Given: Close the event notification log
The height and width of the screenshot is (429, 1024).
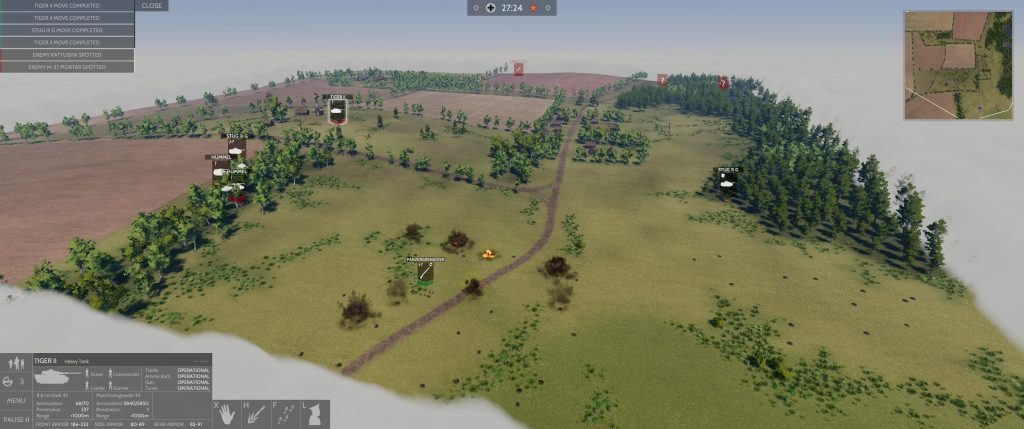Looking at the screenshot, I should tap(152, 6).
